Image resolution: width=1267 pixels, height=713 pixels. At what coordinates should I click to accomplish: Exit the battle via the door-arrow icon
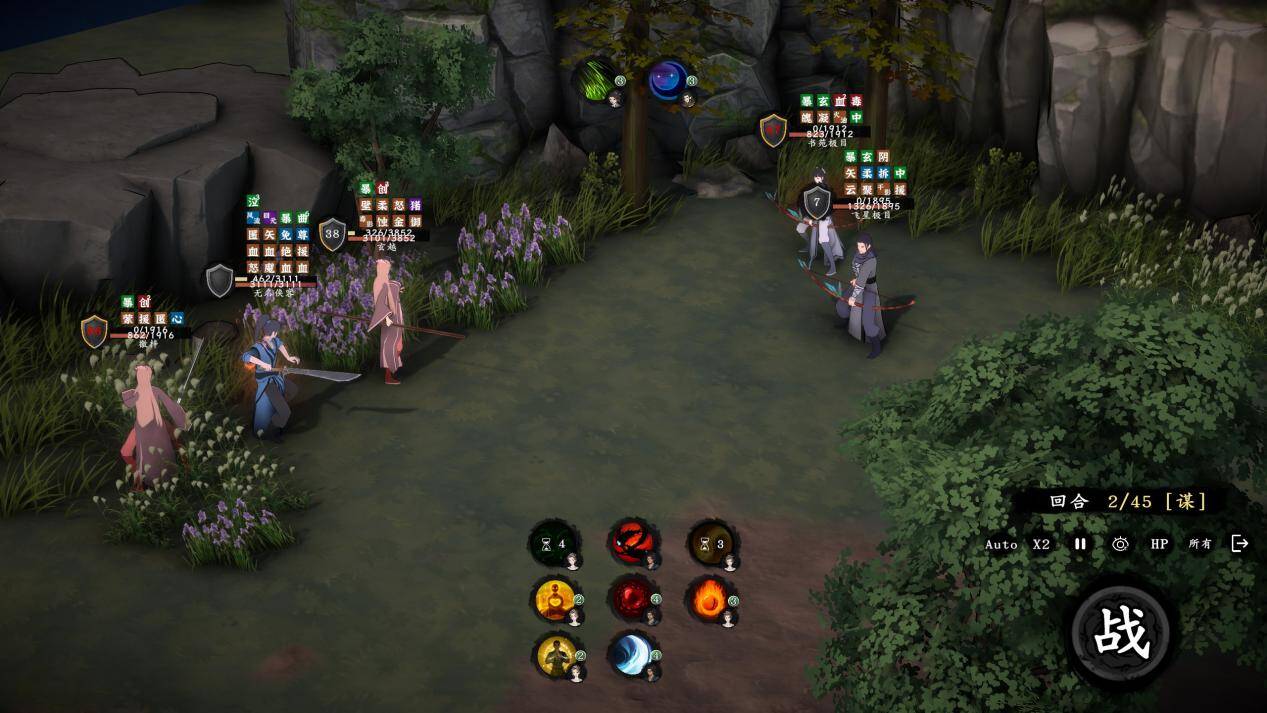(1240, 543)
